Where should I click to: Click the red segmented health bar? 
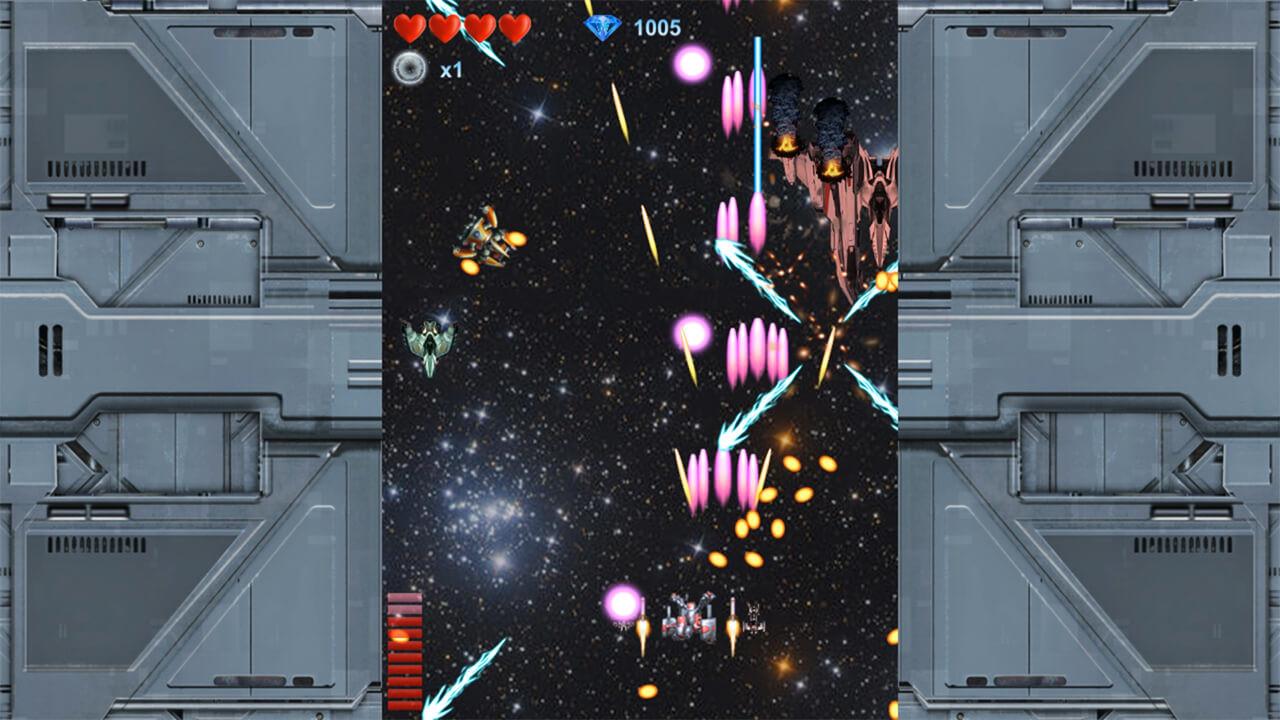click(x=403, y=650)
